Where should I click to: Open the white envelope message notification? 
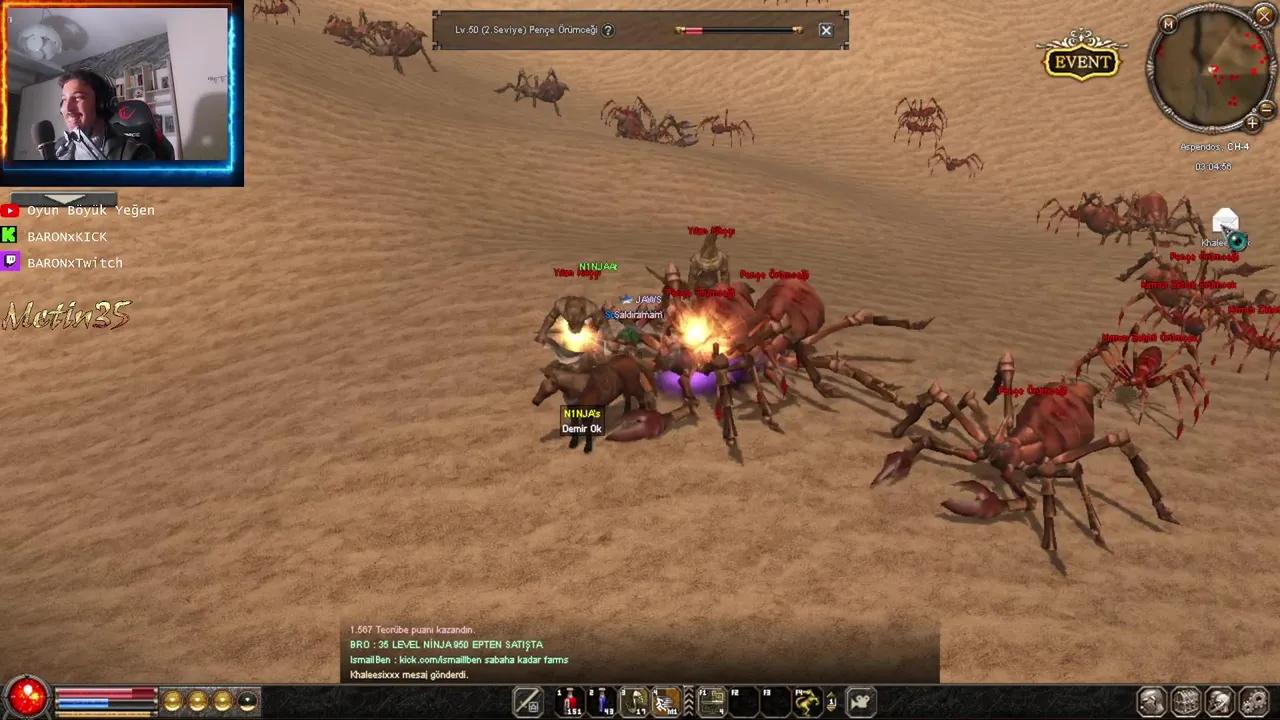(x=1225, y=221)
